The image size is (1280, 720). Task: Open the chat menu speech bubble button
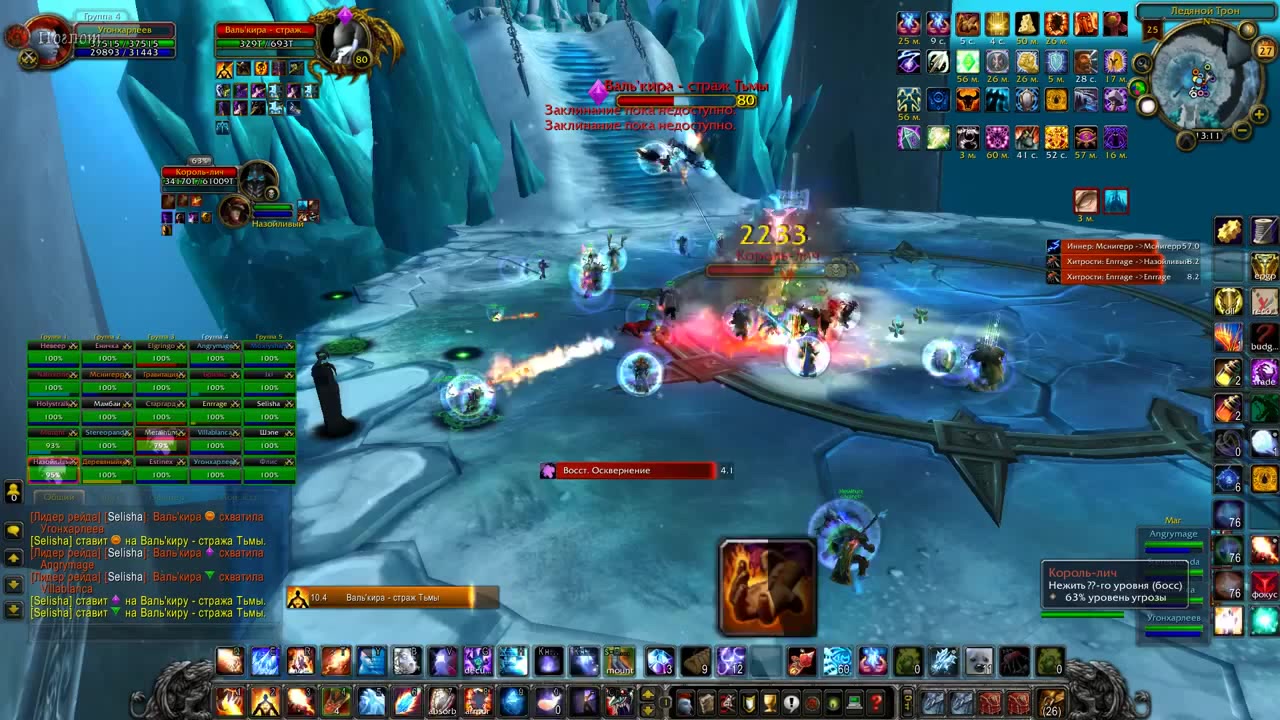point(14,531)
